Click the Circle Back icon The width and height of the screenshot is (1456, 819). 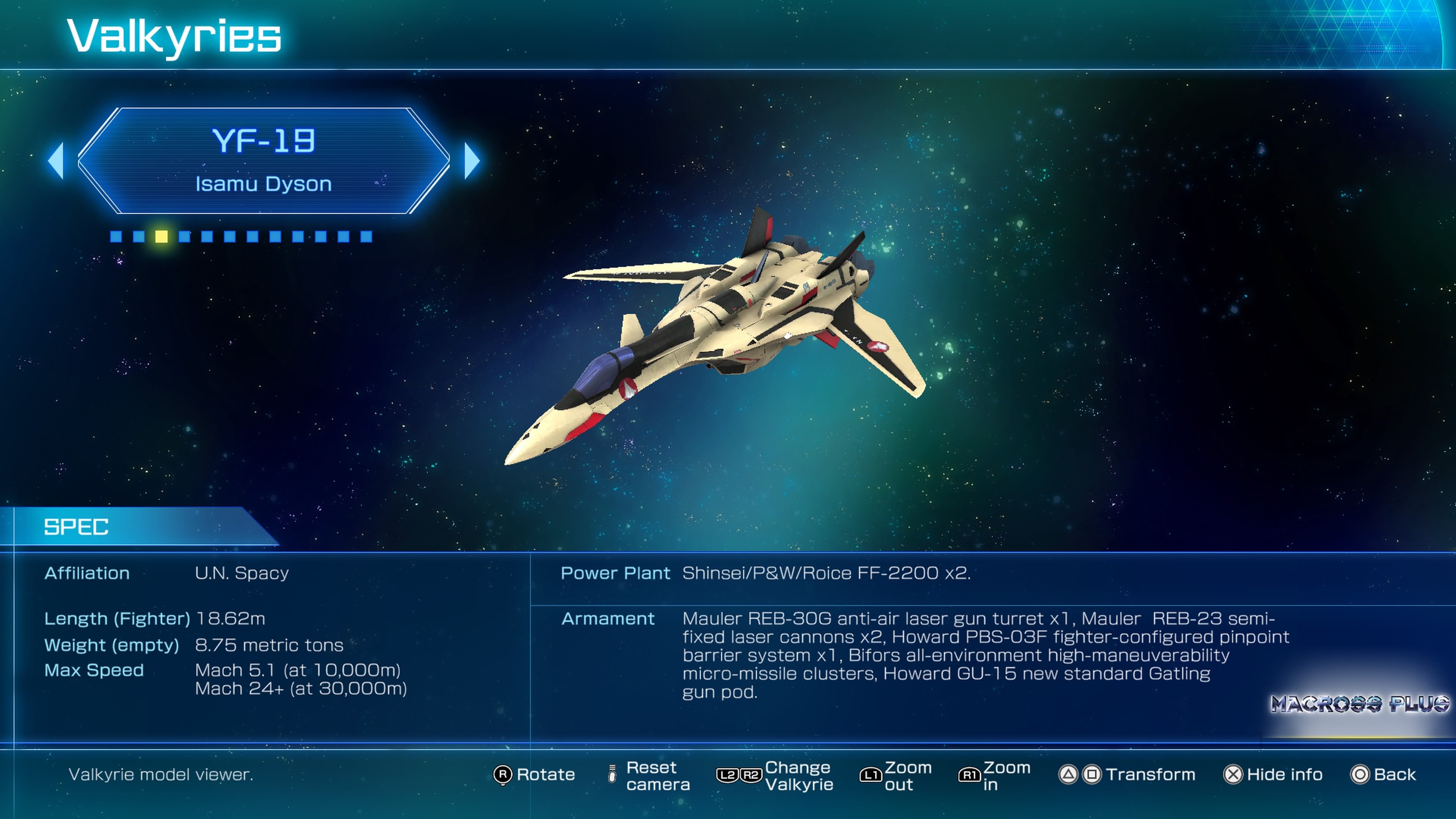(1360, 775)
